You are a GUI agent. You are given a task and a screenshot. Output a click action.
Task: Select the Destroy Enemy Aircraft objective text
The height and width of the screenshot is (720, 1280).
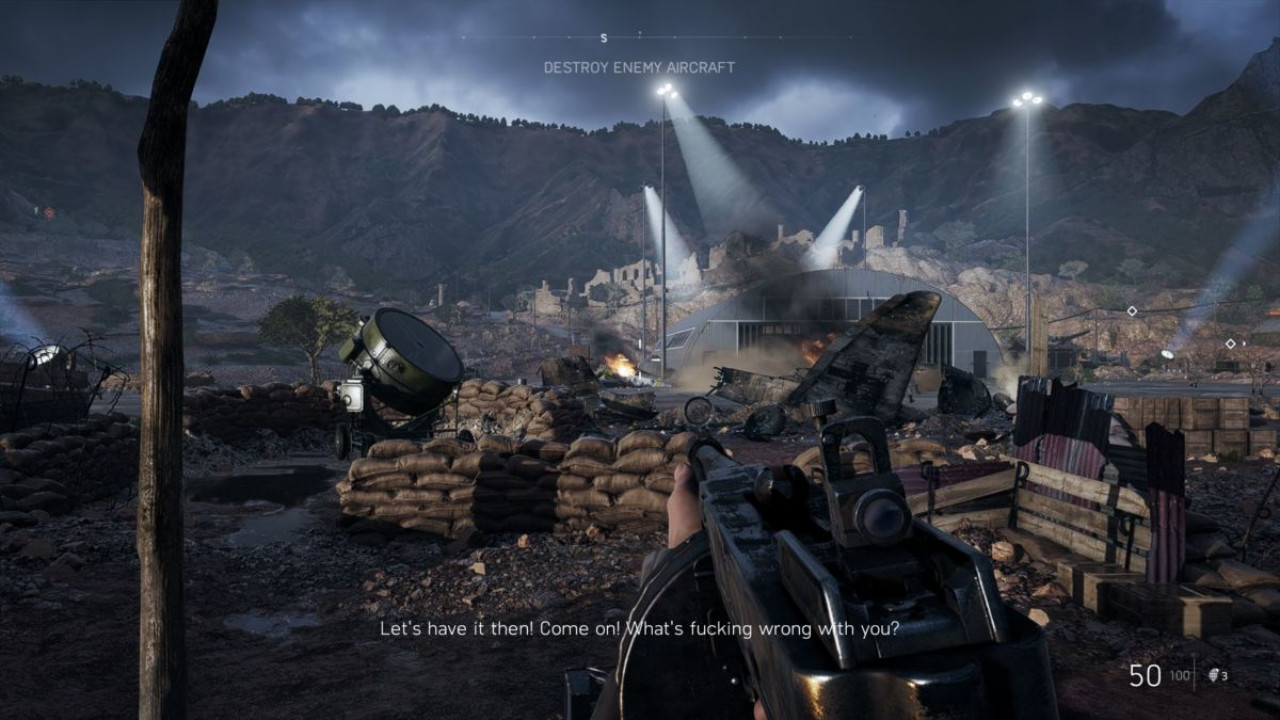(639, 68)
